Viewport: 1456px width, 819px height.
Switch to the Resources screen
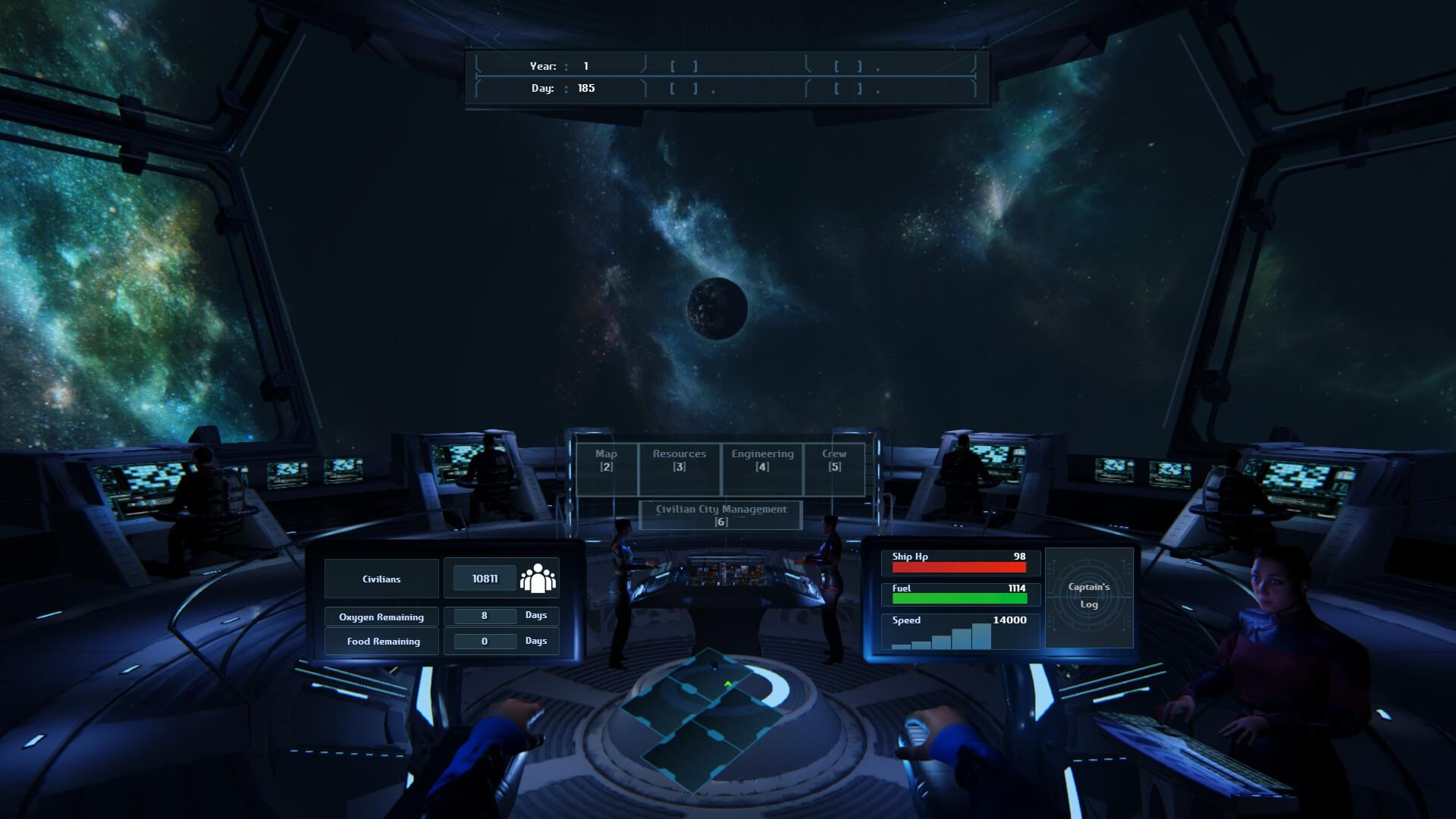(x=679, y=459)
